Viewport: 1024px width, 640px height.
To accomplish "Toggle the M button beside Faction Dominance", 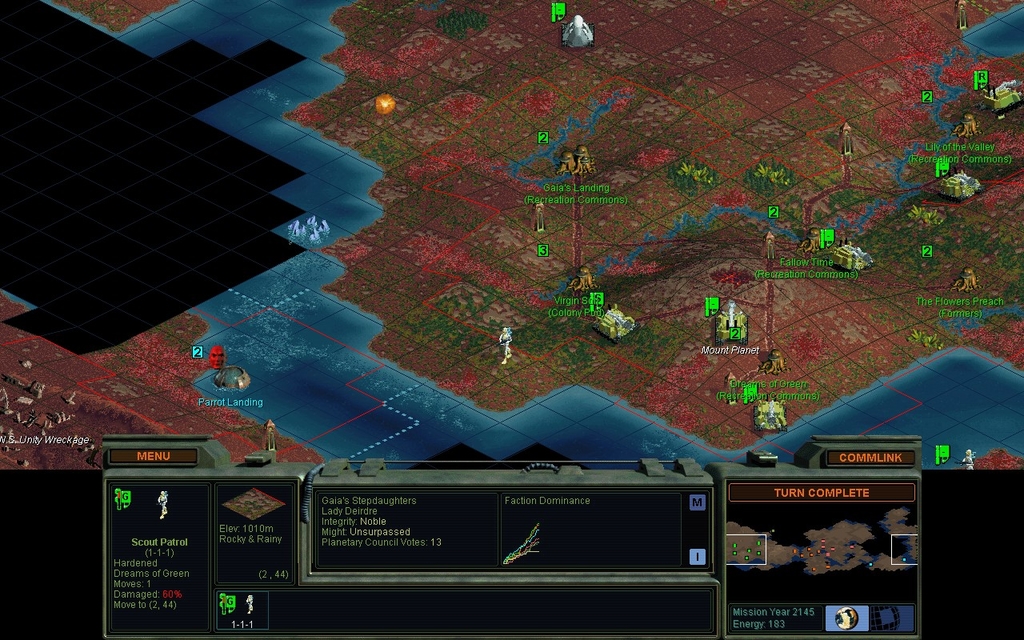I will [697, 503].
